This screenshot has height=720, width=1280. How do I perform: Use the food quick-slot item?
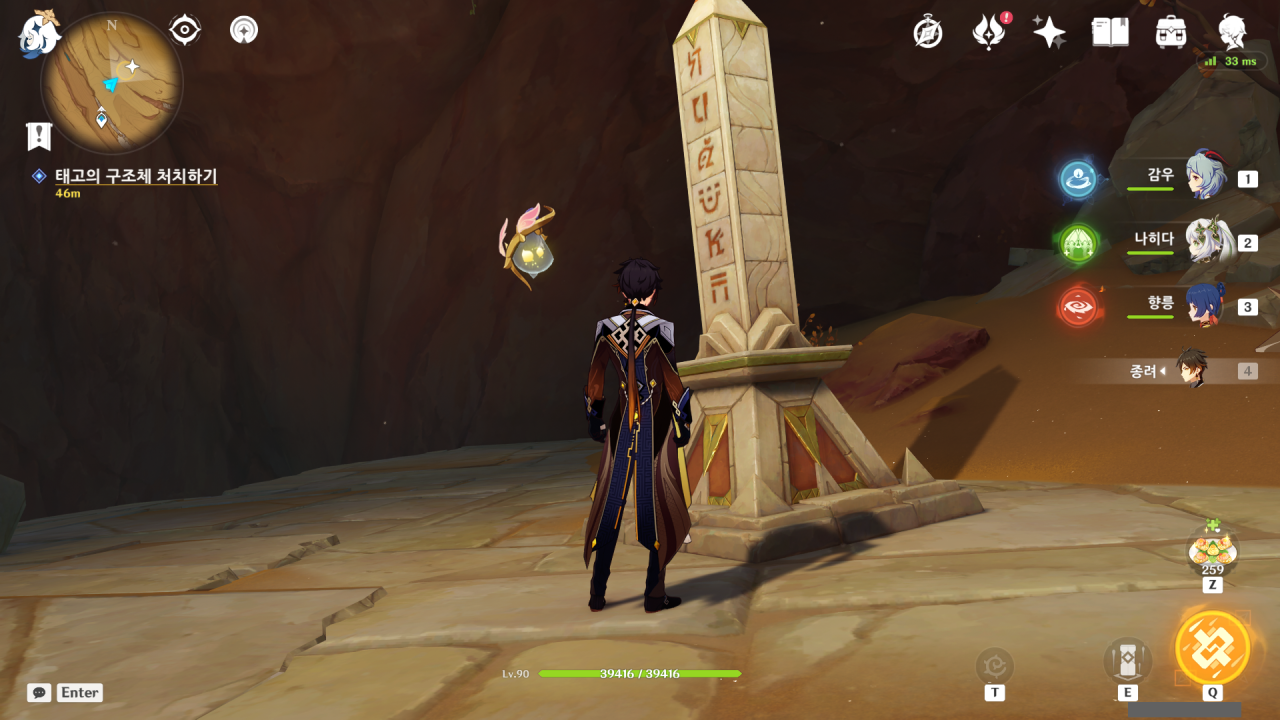(1212, 552)
